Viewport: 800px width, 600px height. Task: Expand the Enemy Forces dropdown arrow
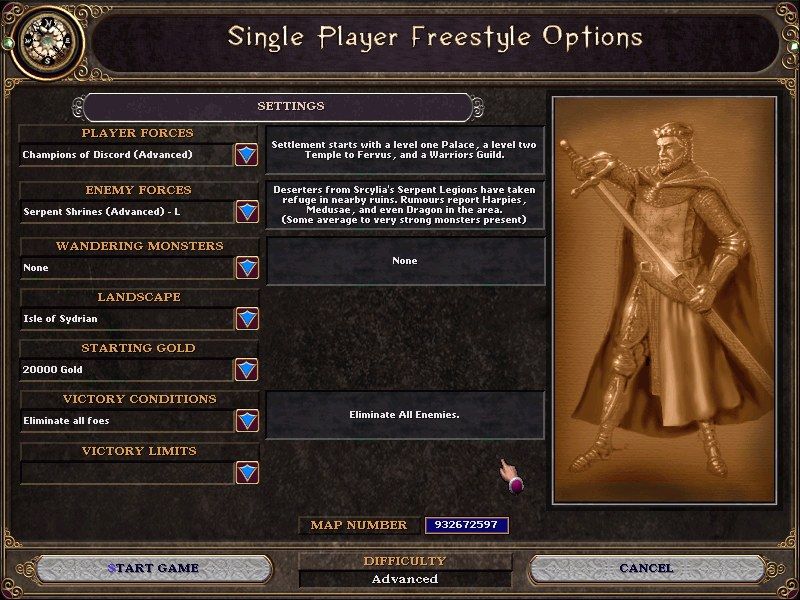246,212
